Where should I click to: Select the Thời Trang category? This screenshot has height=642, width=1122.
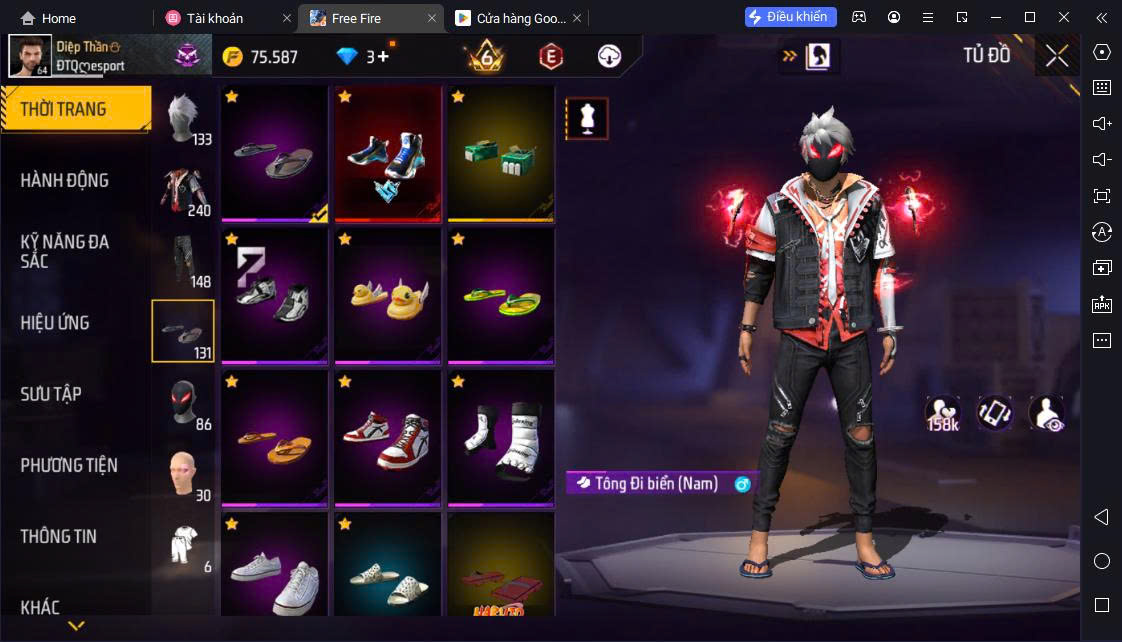[64, 109]
